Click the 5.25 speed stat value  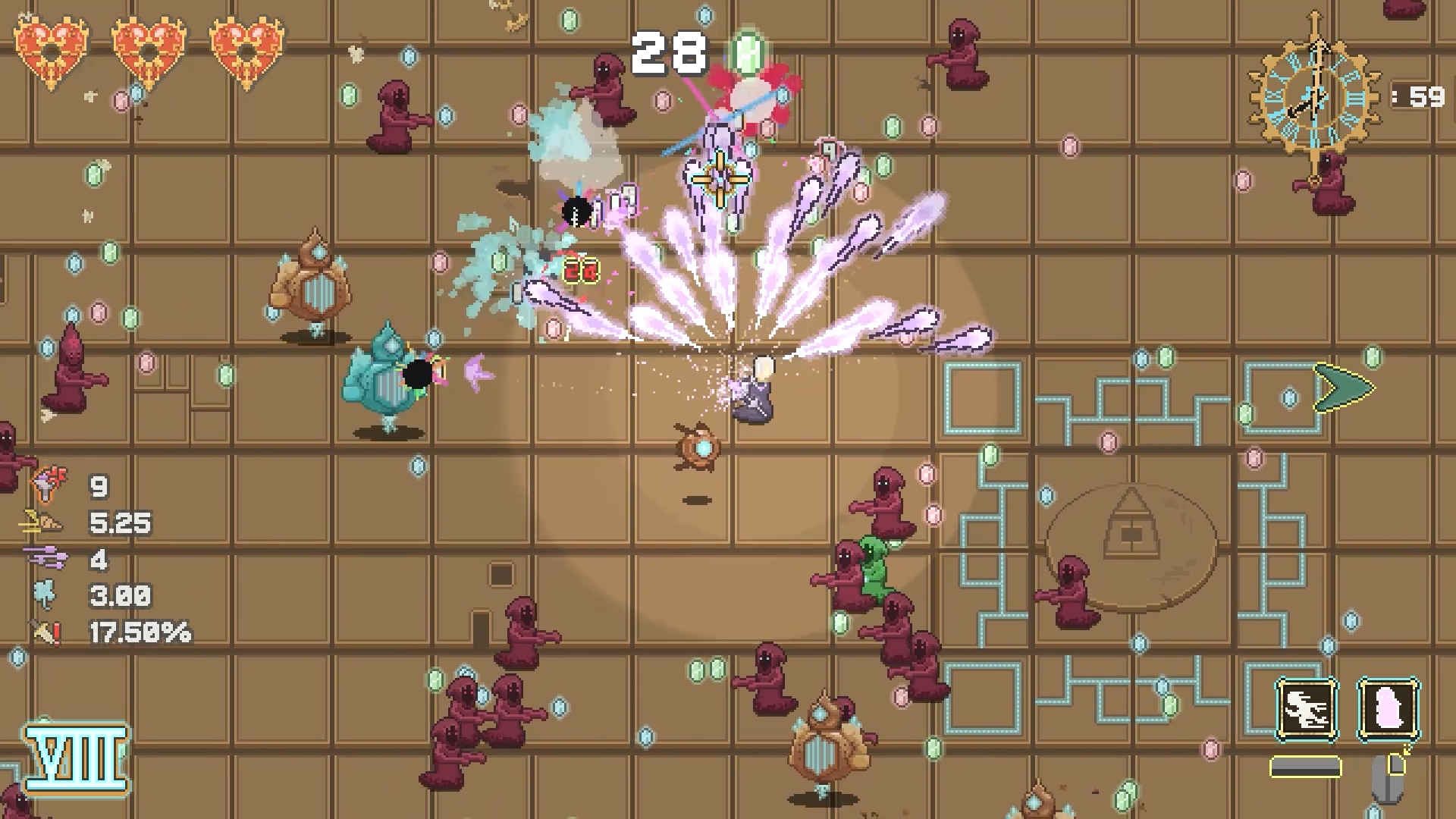tap(120, 523)
